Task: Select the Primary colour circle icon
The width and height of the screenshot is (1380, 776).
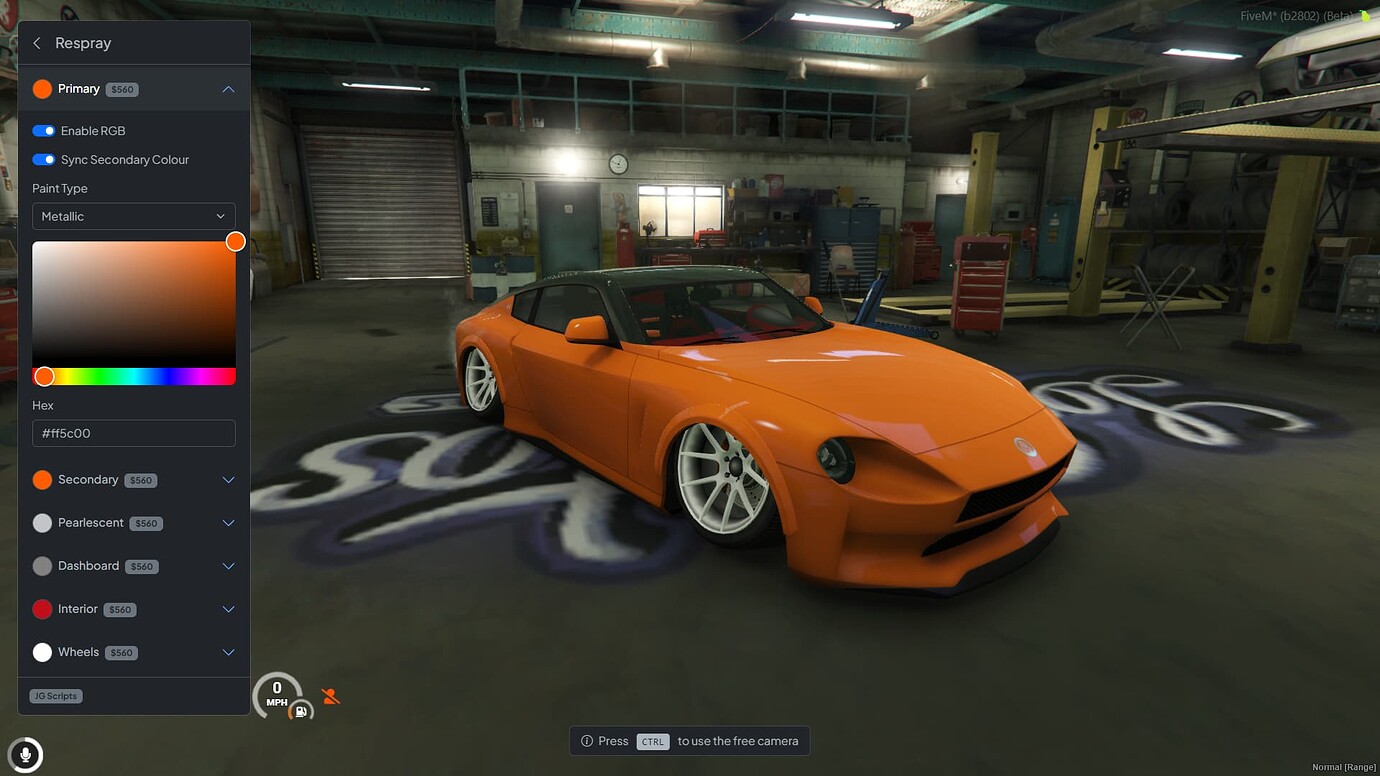Action: tap(42, 88)
